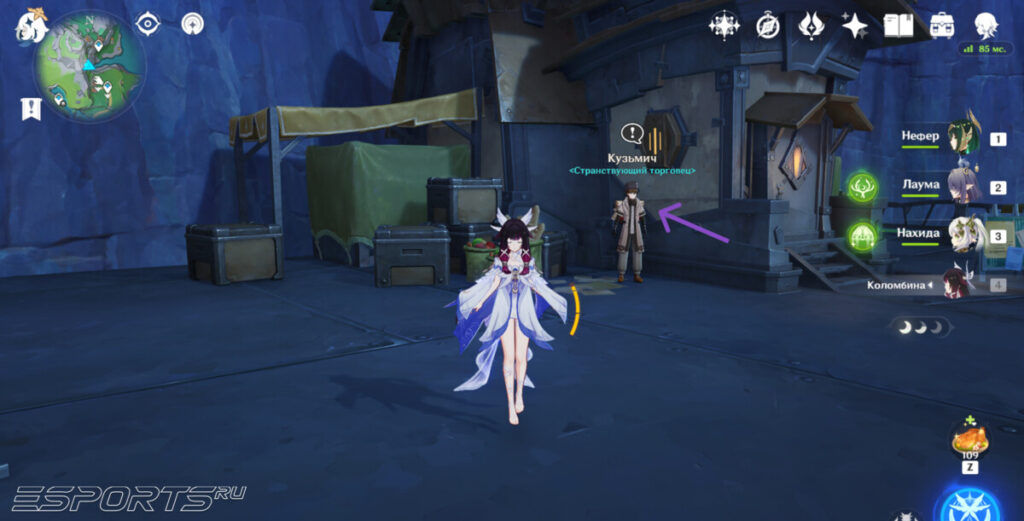Switch to party member Нахида

964,233
